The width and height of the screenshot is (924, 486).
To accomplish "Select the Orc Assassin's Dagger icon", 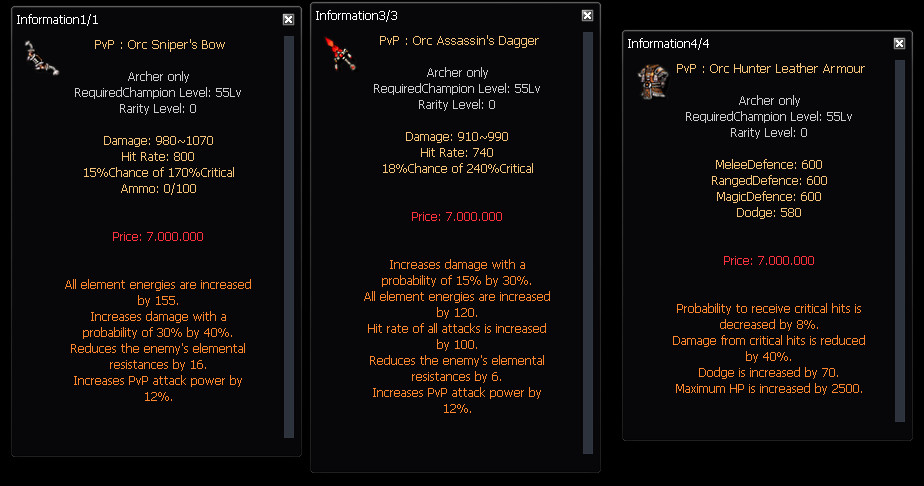I will [341, 51].
